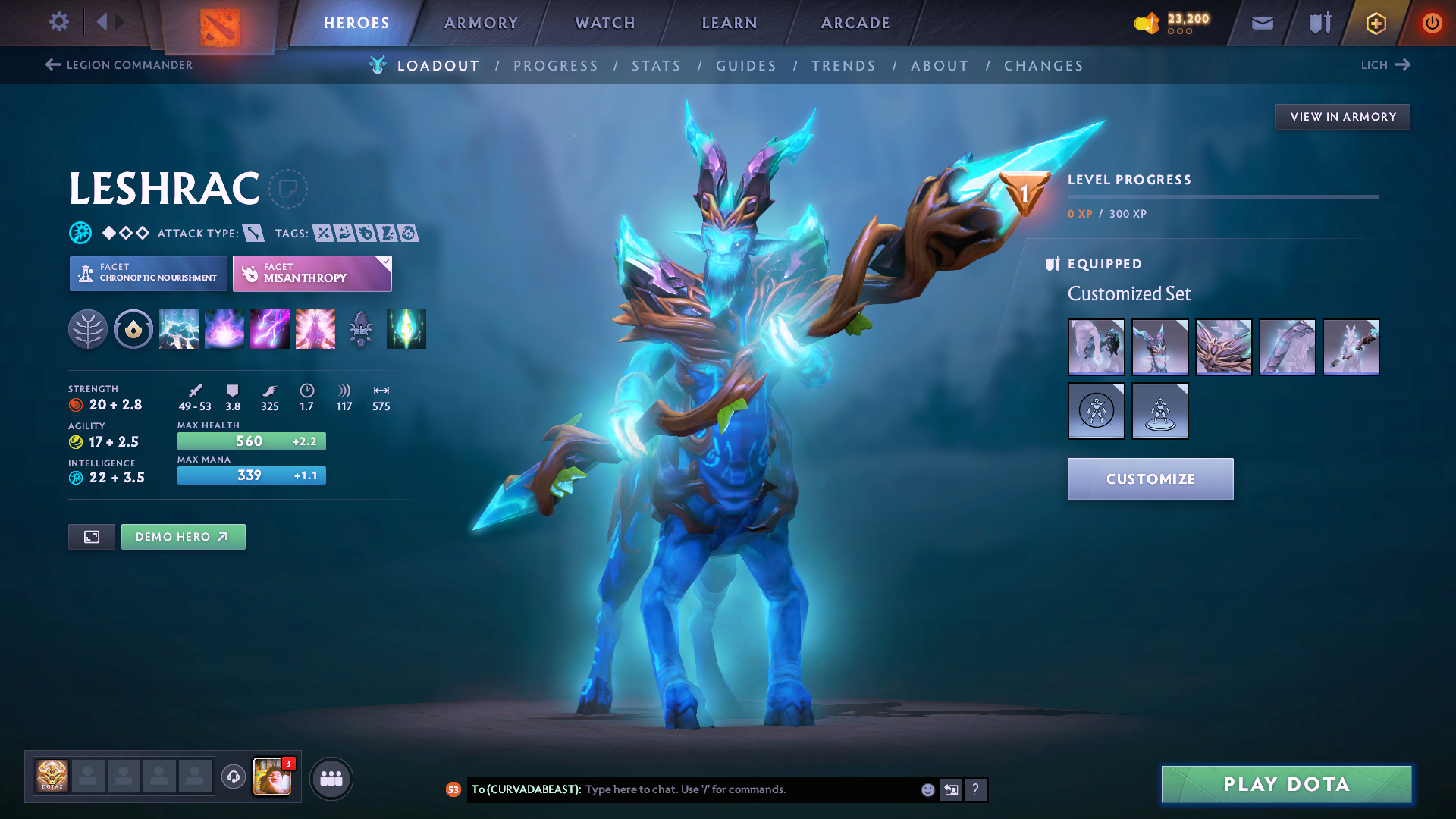Viewport: 1456px width, 819px height.
Task: Switch to the Armory tab
Action: coord(481,24)
